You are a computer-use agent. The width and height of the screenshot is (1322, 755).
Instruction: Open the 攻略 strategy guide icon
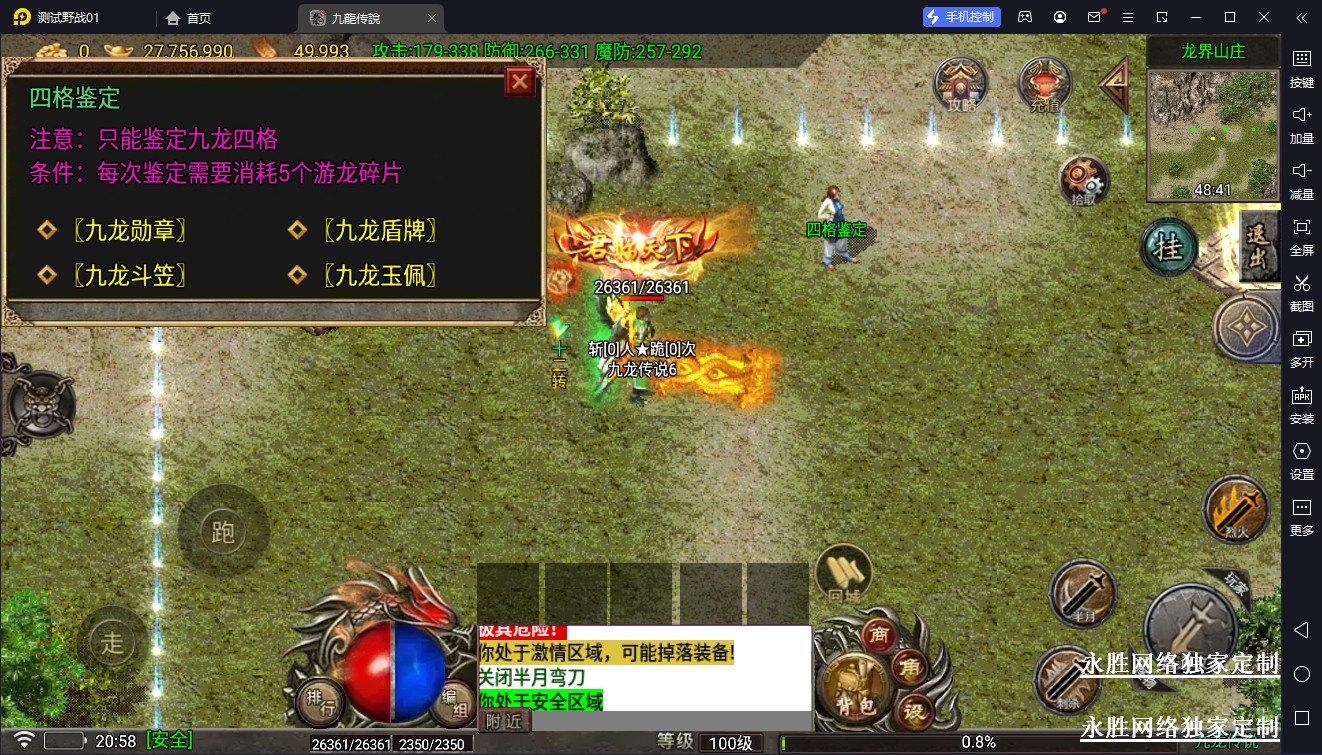[960, 84]
